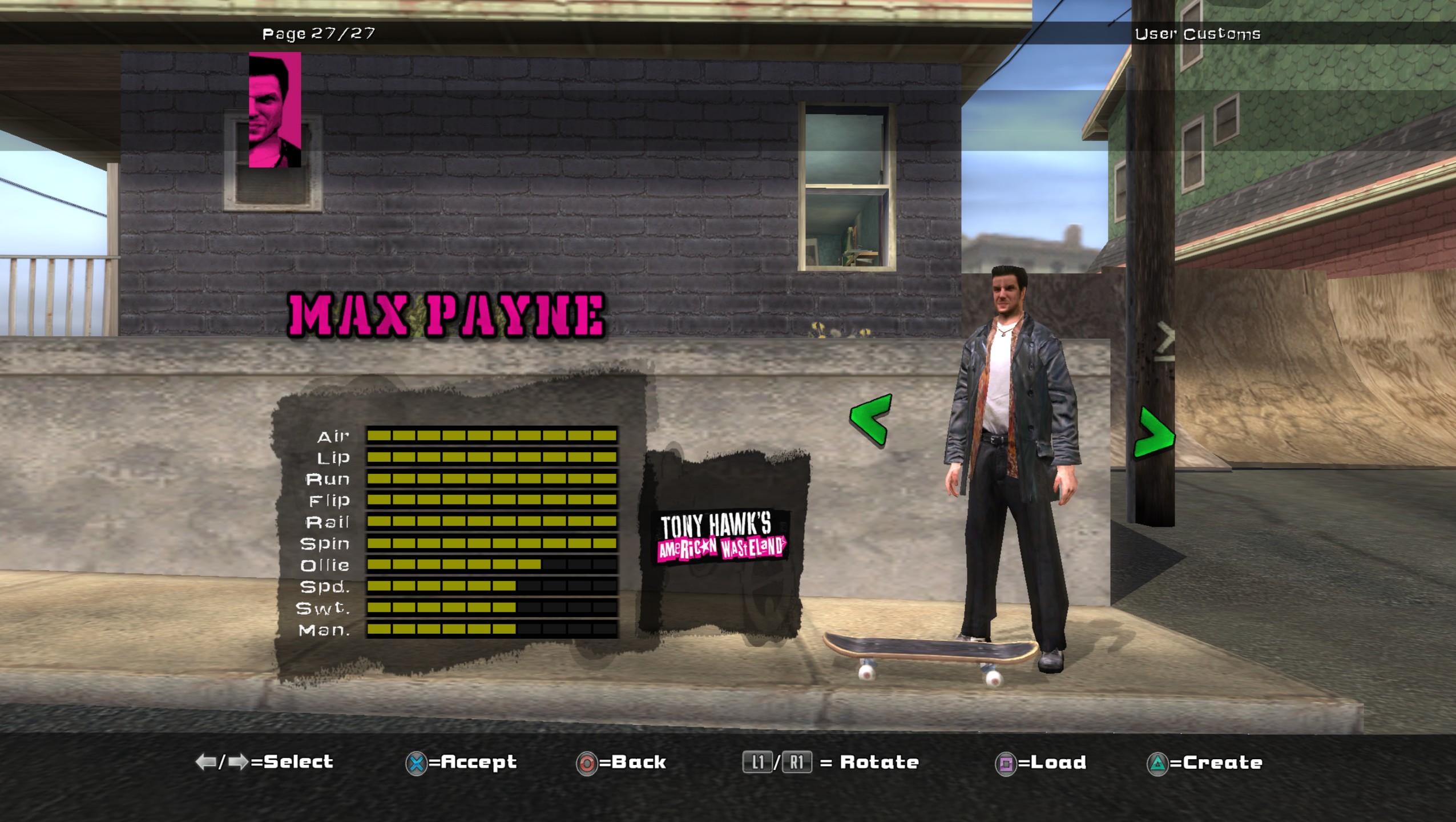Select the previous skater with the left green arrow
Screen dimensions: 1456x822
point(870,419)
